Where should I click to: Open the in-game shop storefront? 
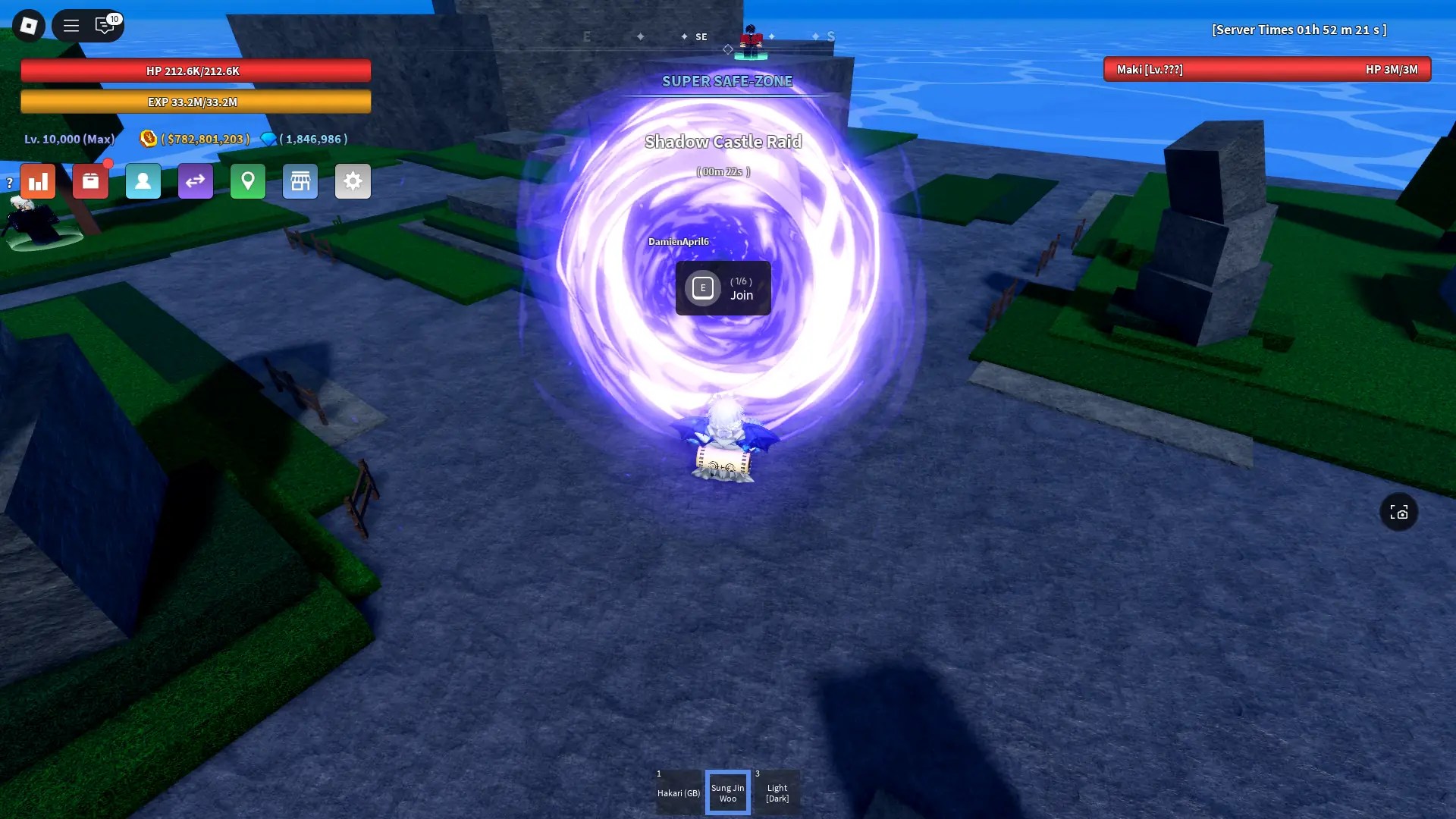[300, 181]
